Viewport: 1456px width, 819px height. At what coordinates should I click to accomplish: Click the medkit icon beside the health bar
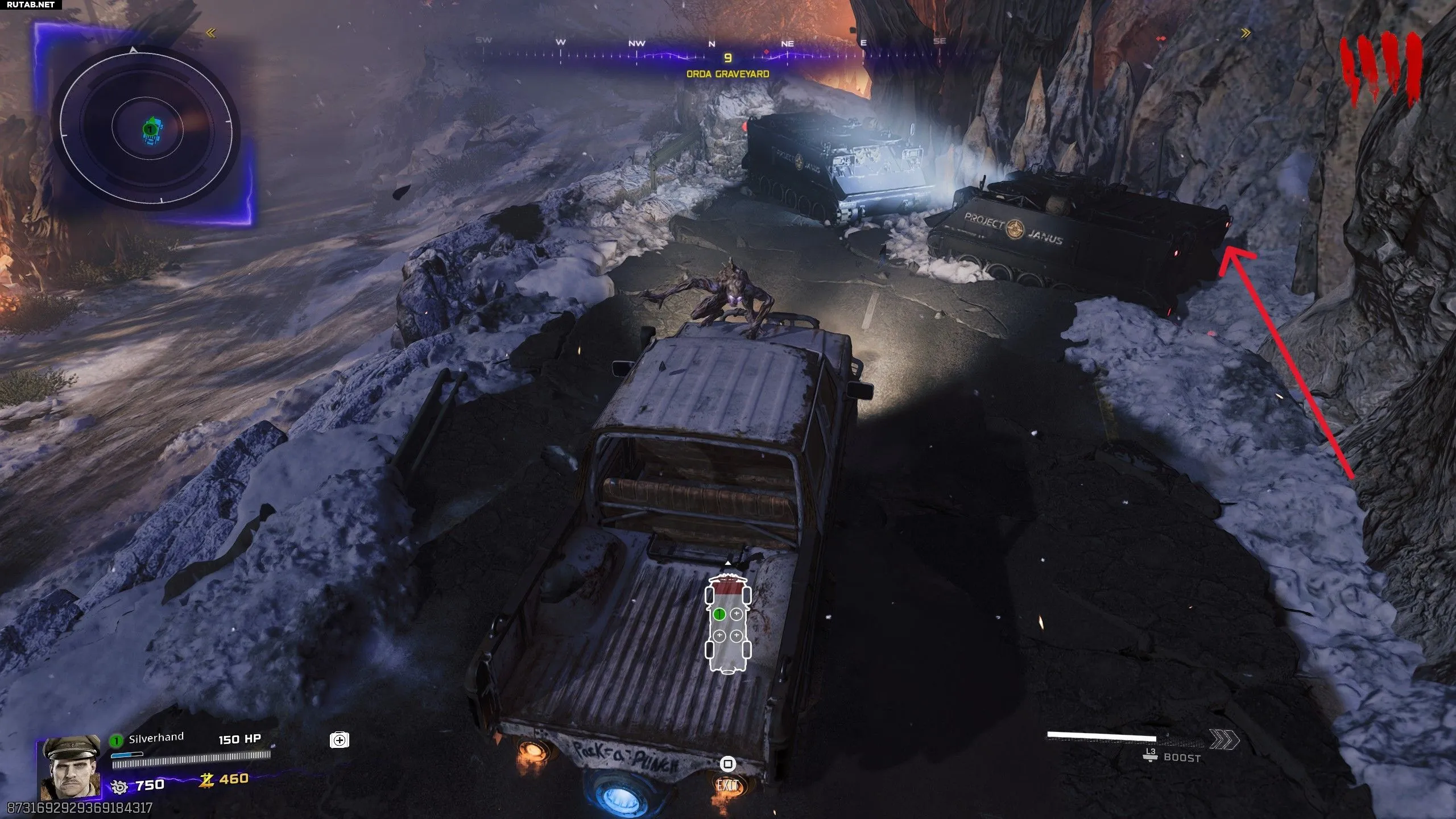point(340,740)
